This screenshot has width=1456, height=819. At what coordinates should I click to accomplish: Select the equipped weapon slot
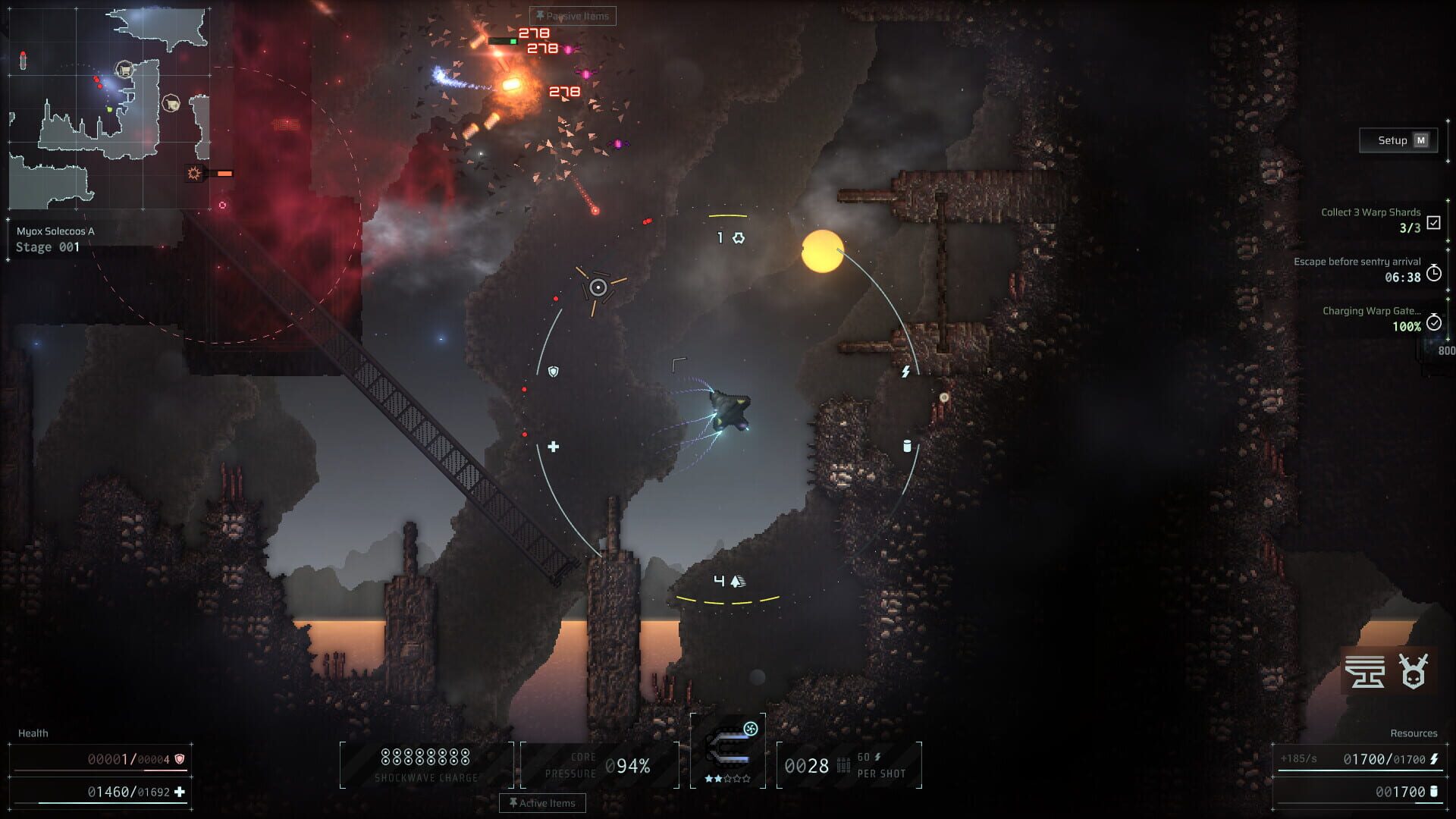pos(728,750)
